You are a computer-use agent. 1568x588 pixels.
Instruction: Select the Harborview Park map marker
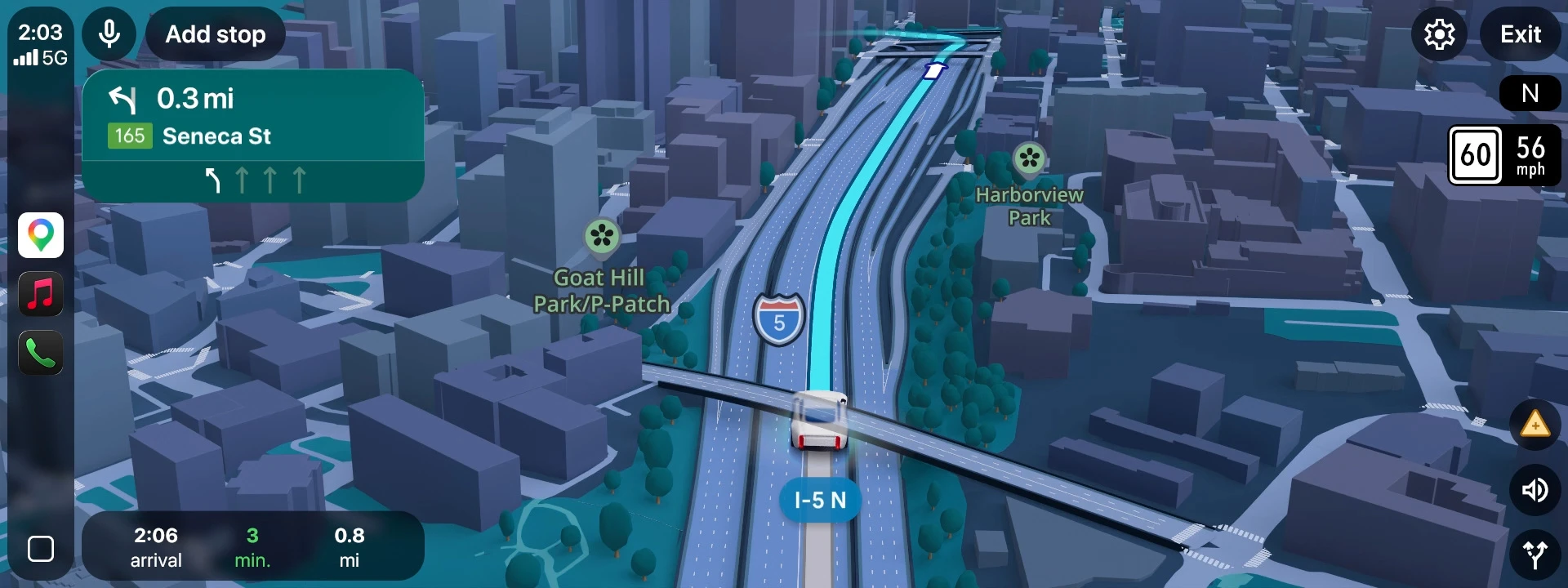click(1029, 159)
